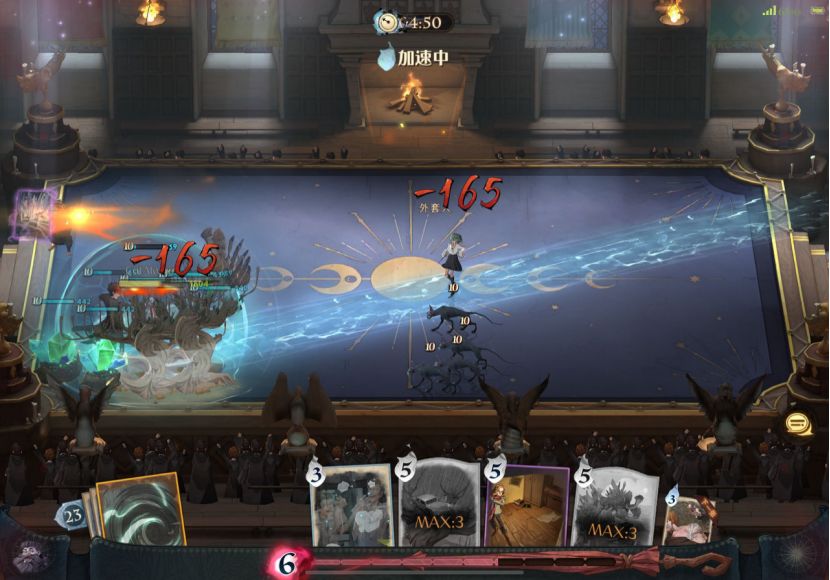Open the yellow chat bubble button
830x580 pixels.
[x=798, y=424]
